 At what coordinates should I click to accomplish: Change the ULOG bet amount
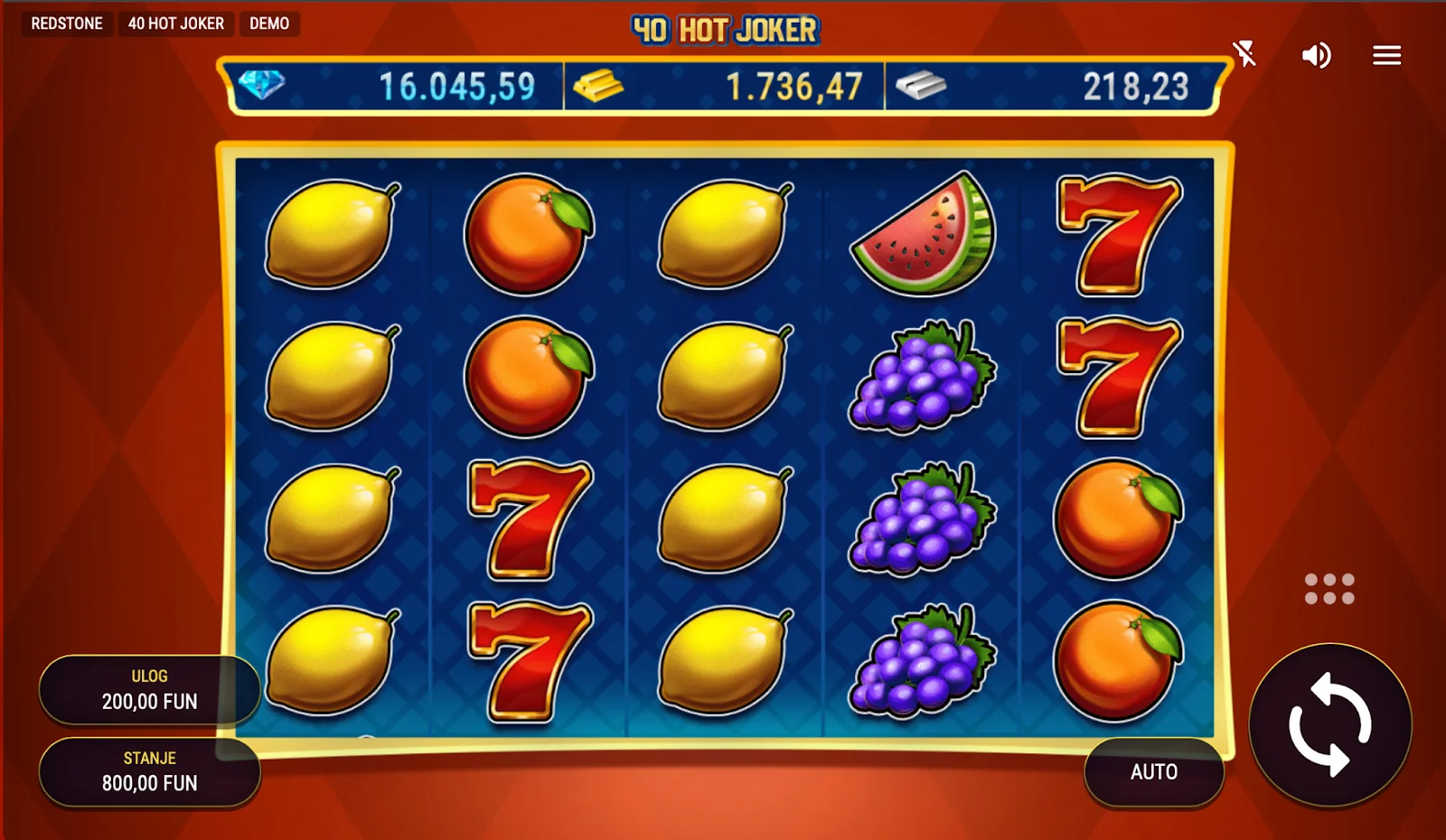pyautogui.click(x=149, y=690)
